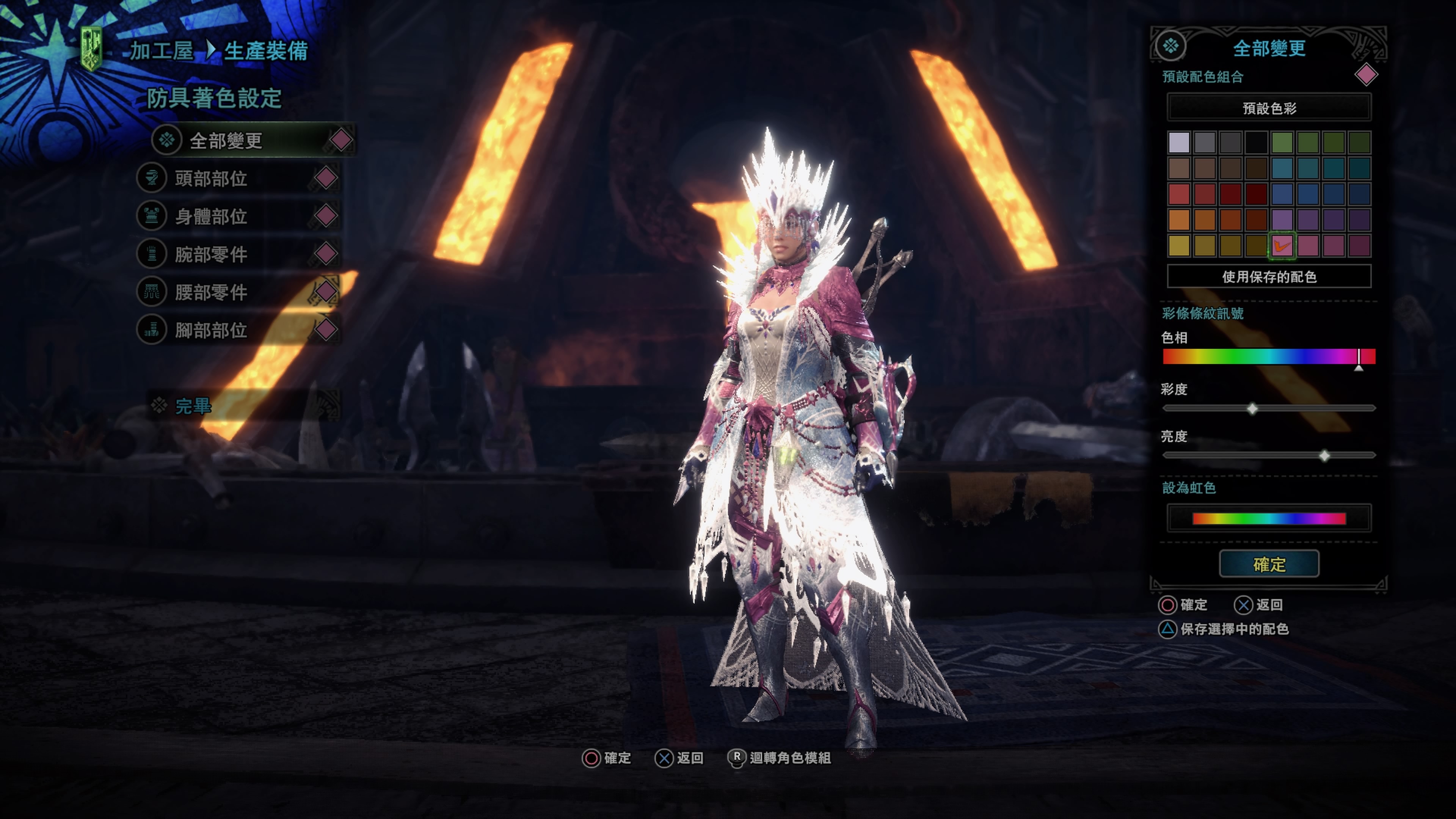Confirm with the blue 確定 button
Screen dimensions: 1456x819
pos(1269,564)
